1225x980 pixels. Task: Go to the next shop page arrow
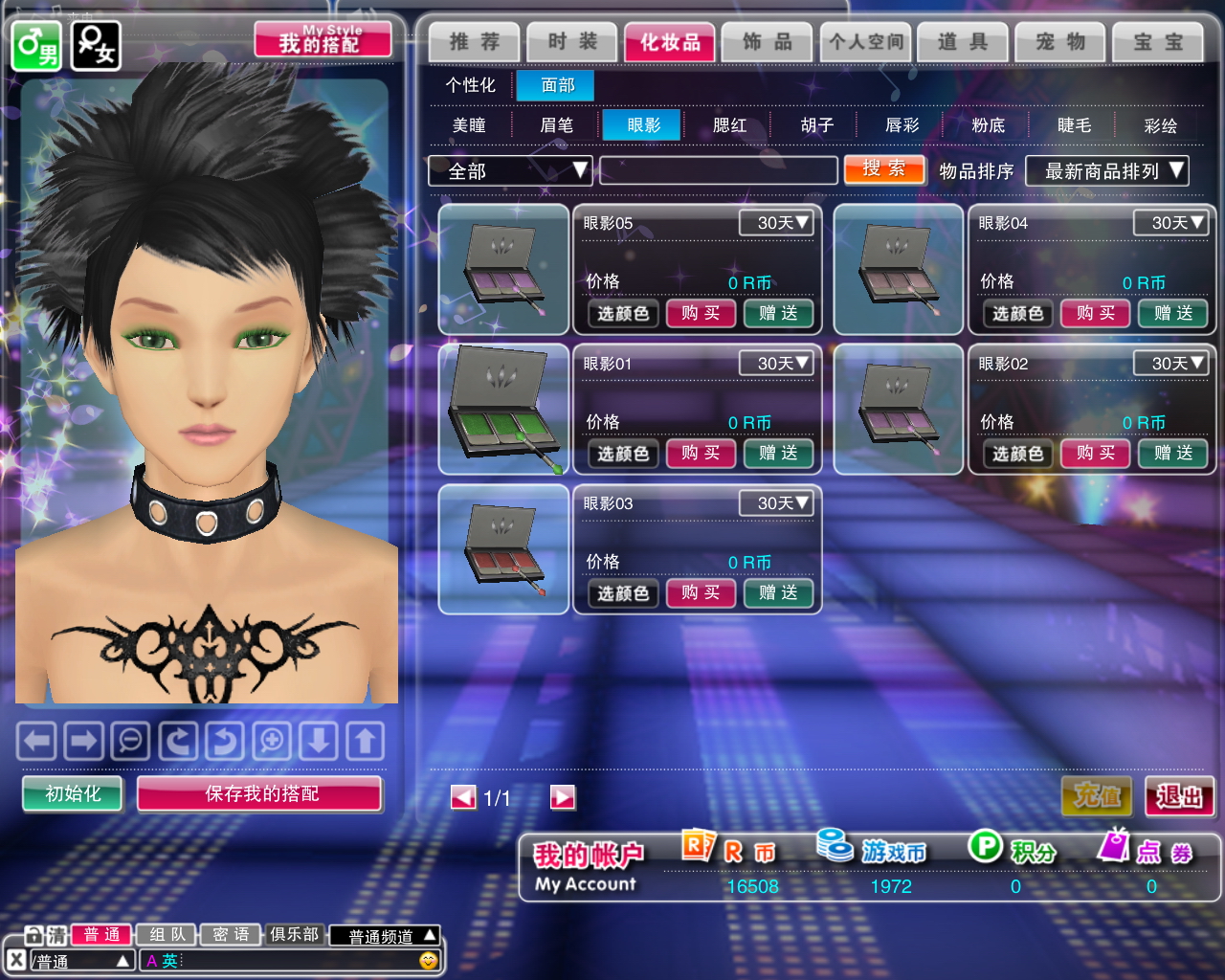(563, 797)
